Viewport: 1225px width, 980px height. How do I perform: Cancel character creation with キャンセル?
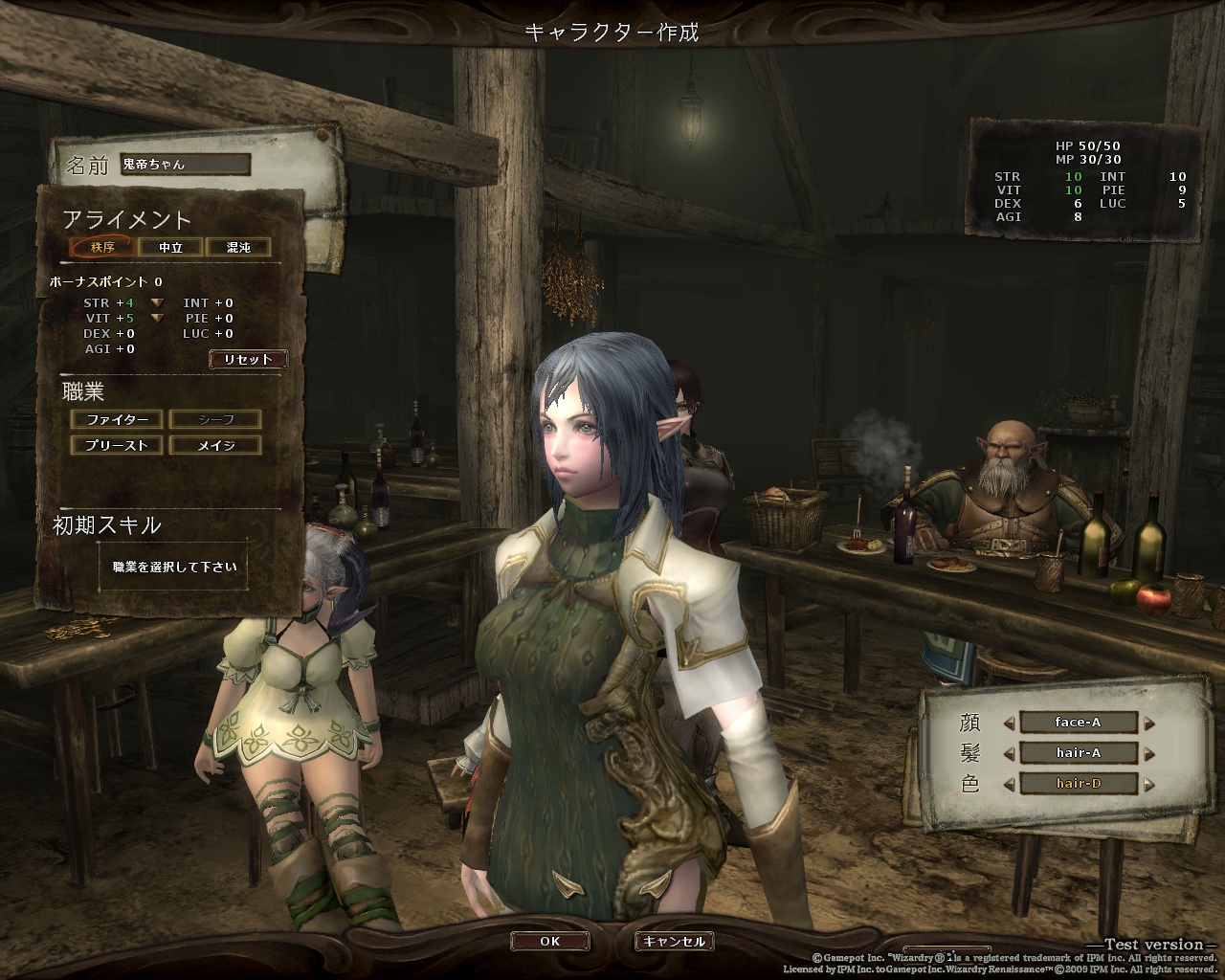coord(674,941)
